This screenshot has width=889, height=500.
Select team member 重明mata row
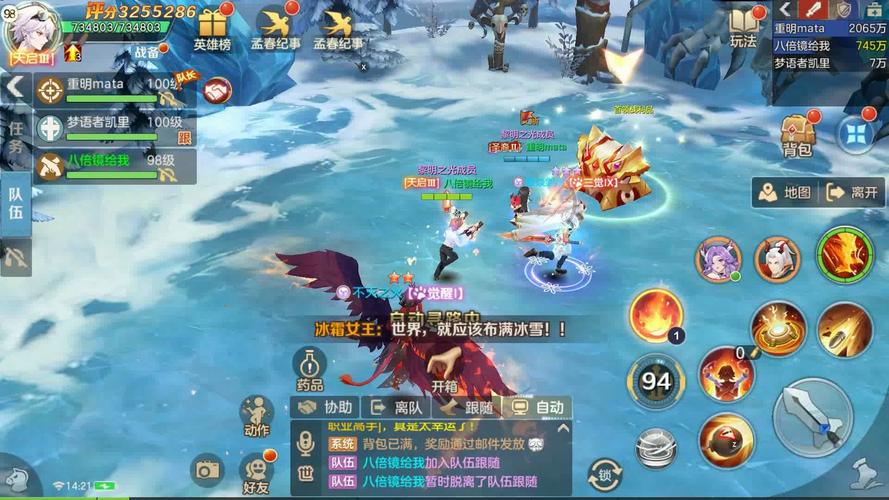[112, 89]
